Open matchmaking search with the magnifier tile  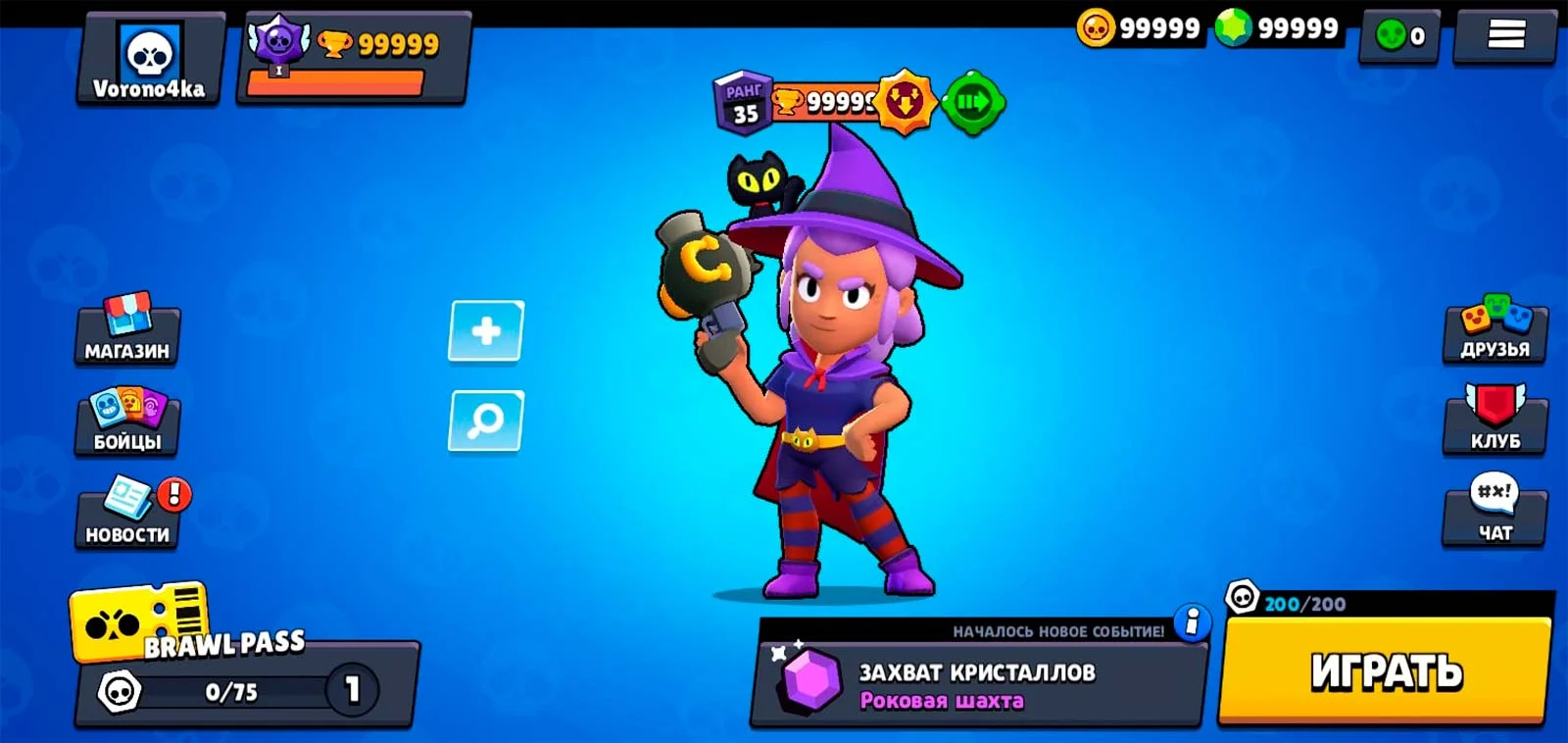pyautogui.click(x=485, y=421)
